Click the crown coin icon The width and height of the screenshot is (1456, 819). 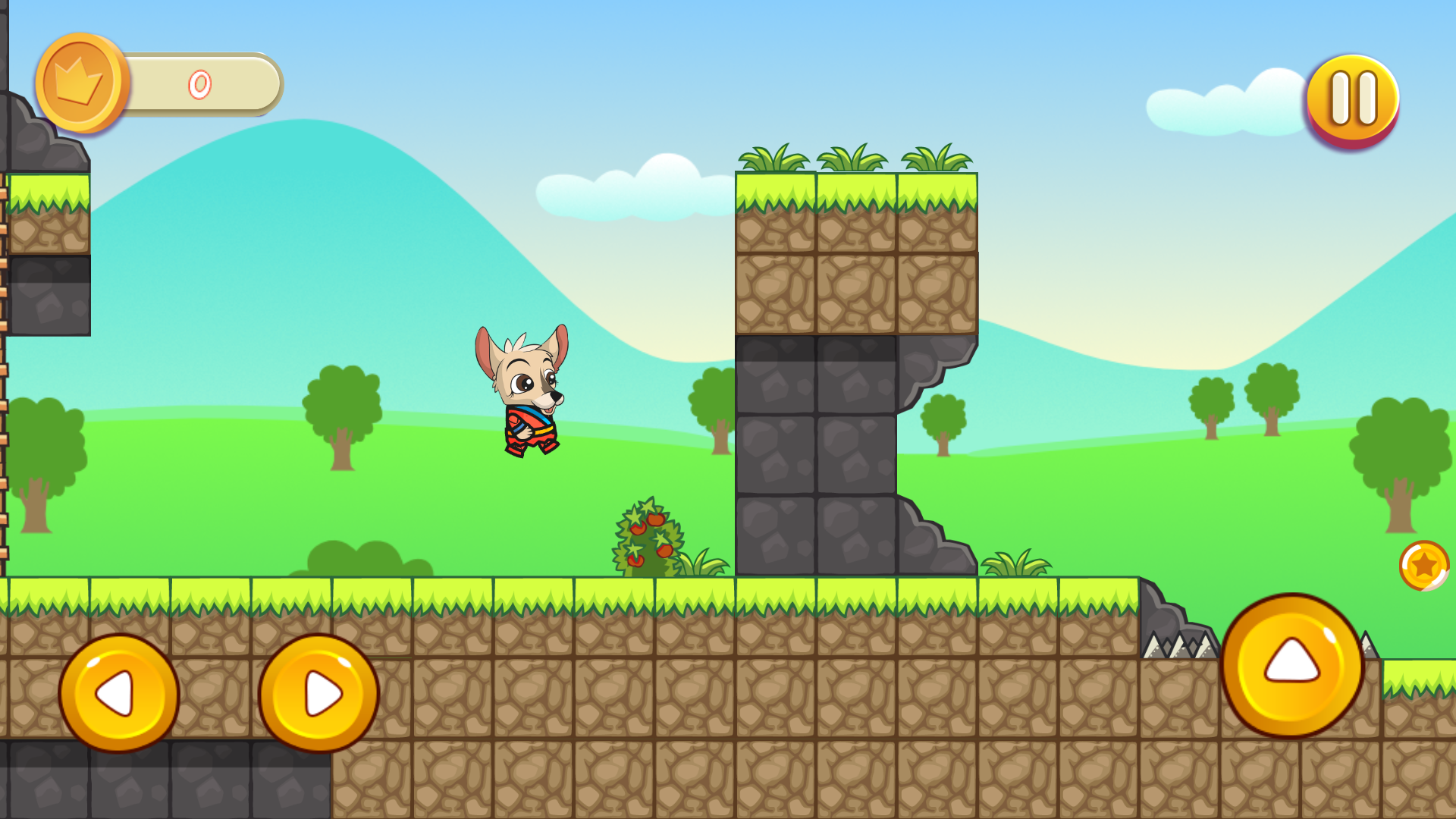pos(82,83)
